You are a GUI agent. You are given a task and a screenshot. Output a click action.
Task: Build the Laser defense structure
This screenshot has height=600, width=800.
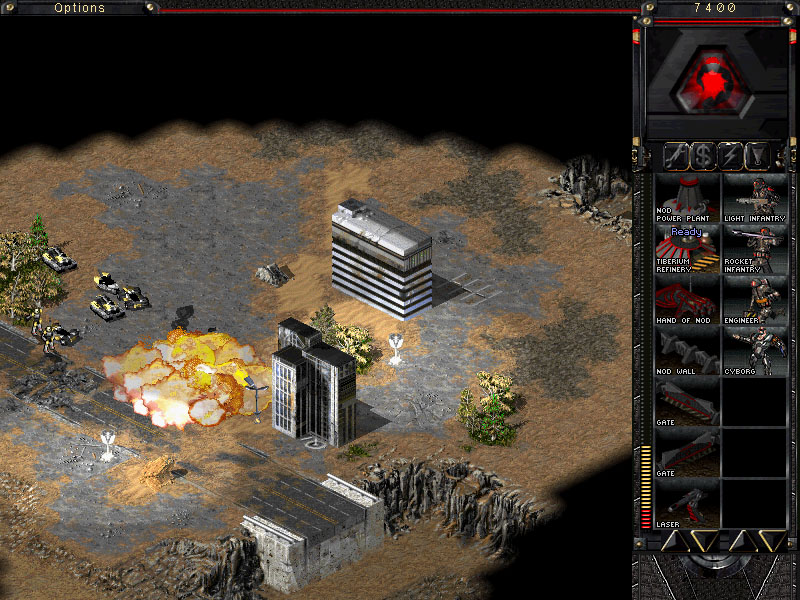pyautogui.click(x=687, y=502)
